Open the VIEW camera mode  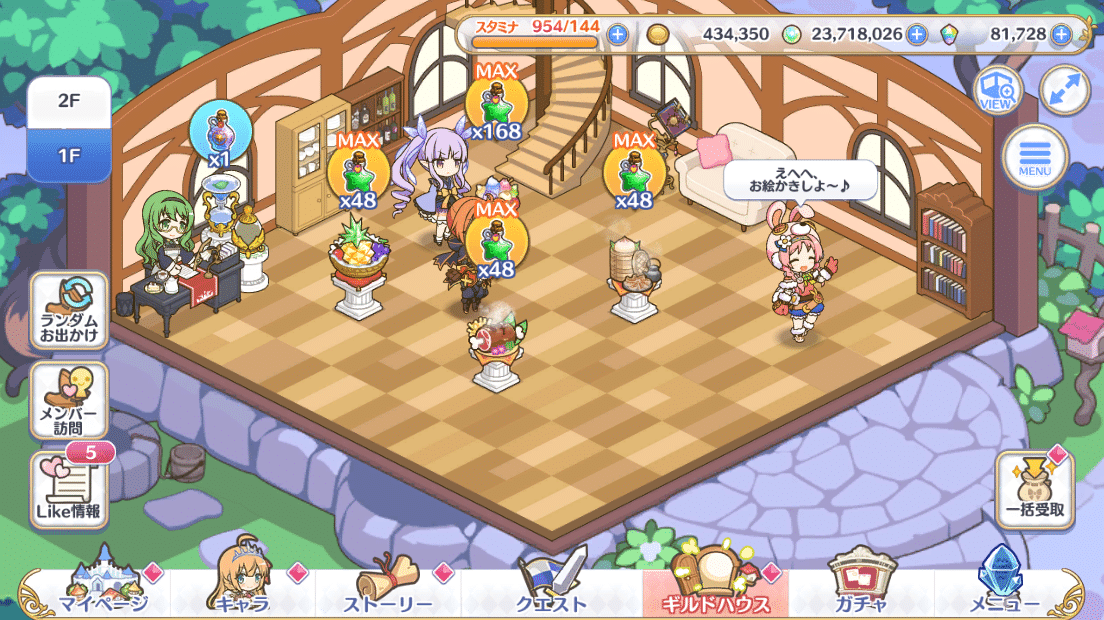tap(997, 90)
